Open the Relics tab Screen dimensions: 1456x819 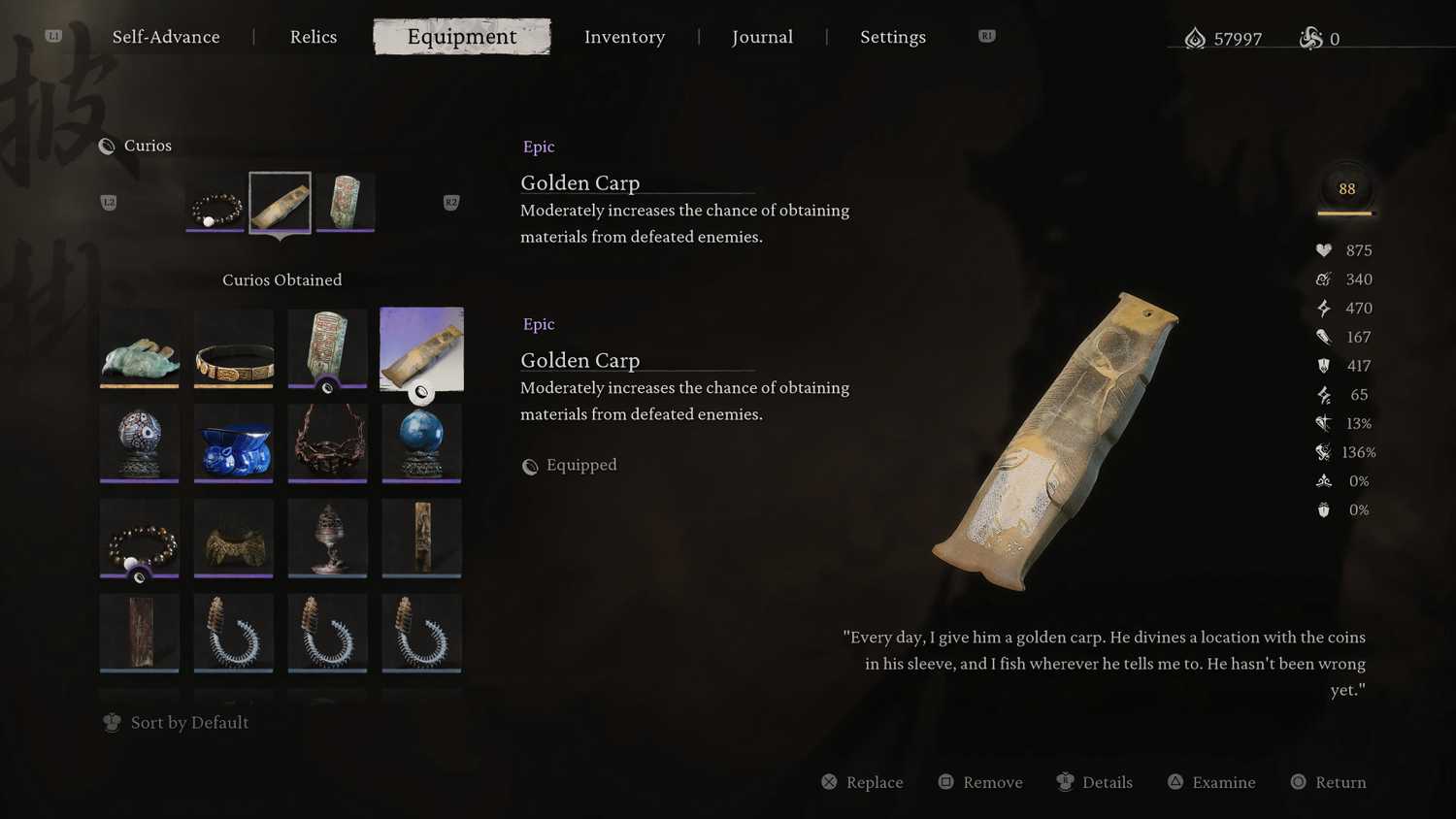[x=314, y=37]
